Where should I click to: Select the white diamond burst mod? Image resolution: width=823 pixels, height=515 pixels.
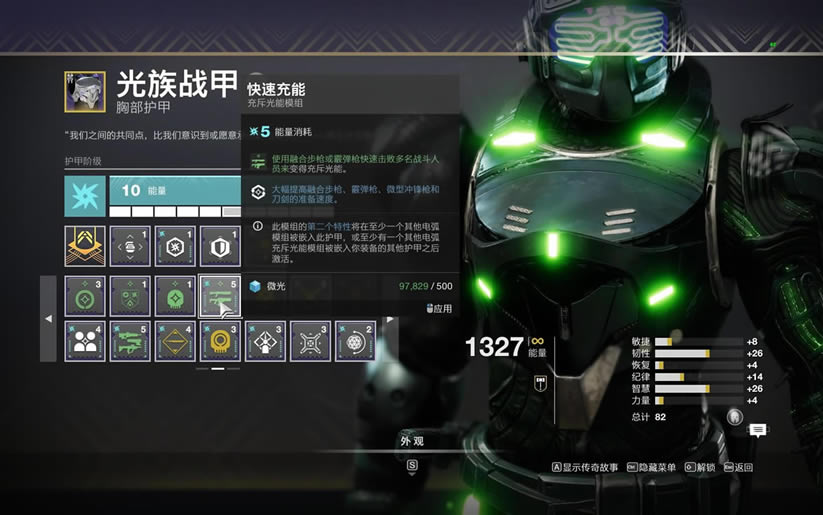coord(265,341)
